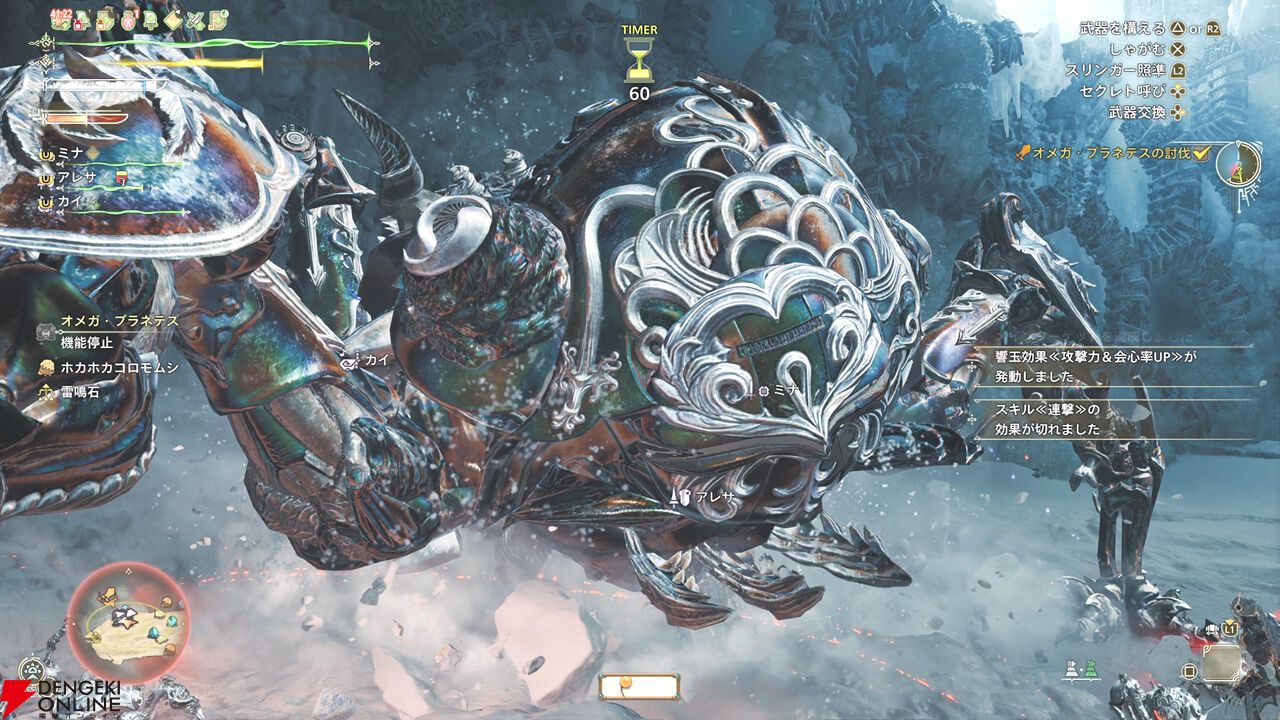
Task: Click the crossed swords buff icon
Action: (195, 20)
